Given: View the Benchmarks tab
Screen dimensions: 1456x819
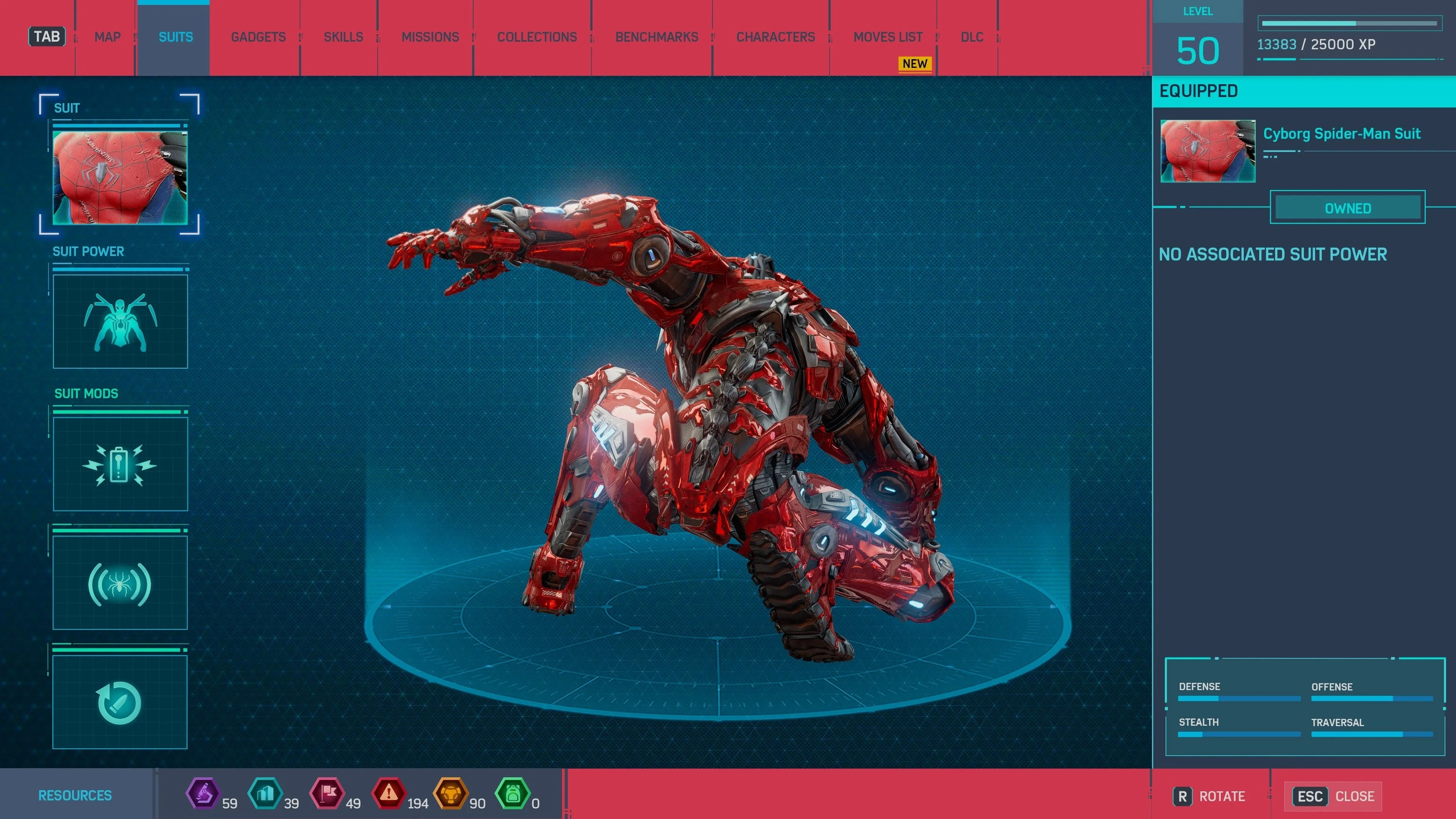Looking at the screenshot, I should (x=657, y=37).
